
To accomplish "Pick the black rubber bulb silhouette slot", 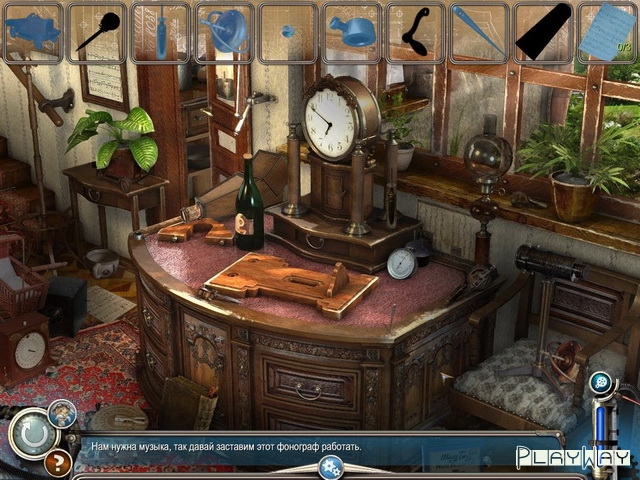I will pos(96,32).
